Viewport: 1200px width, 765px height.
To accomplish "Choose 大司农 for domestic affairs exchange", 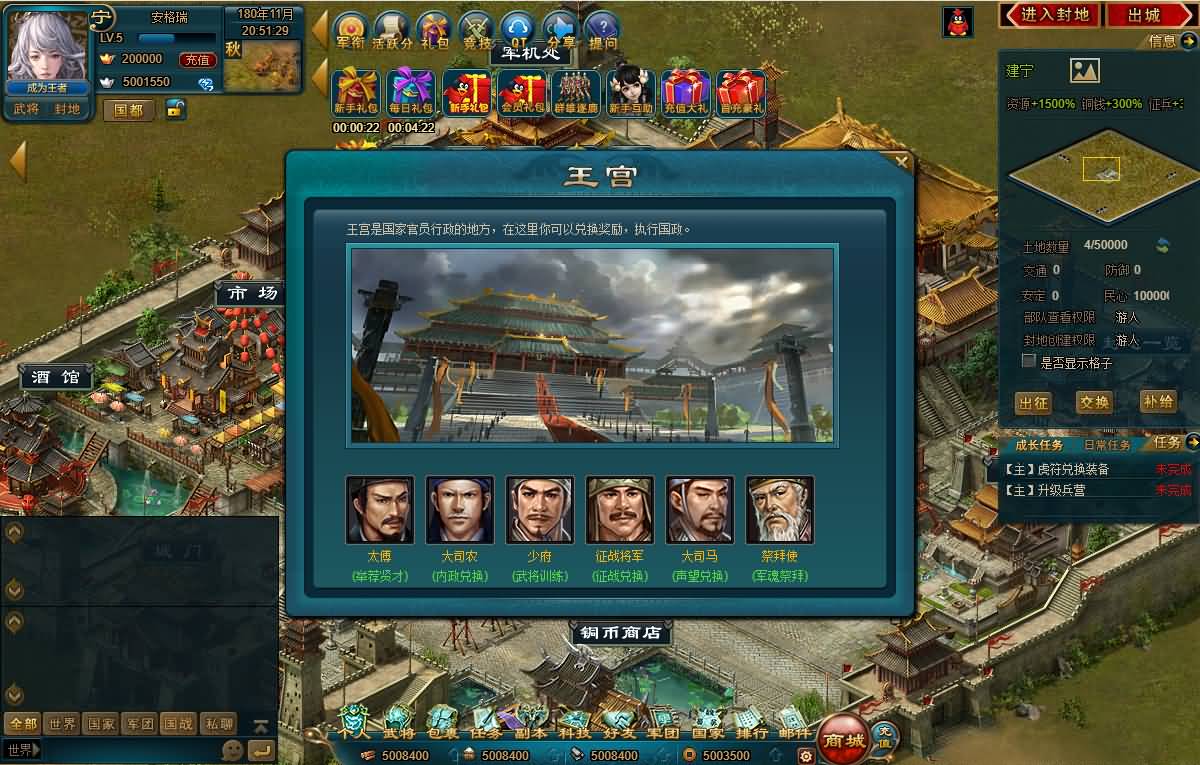I will point(460,510).
